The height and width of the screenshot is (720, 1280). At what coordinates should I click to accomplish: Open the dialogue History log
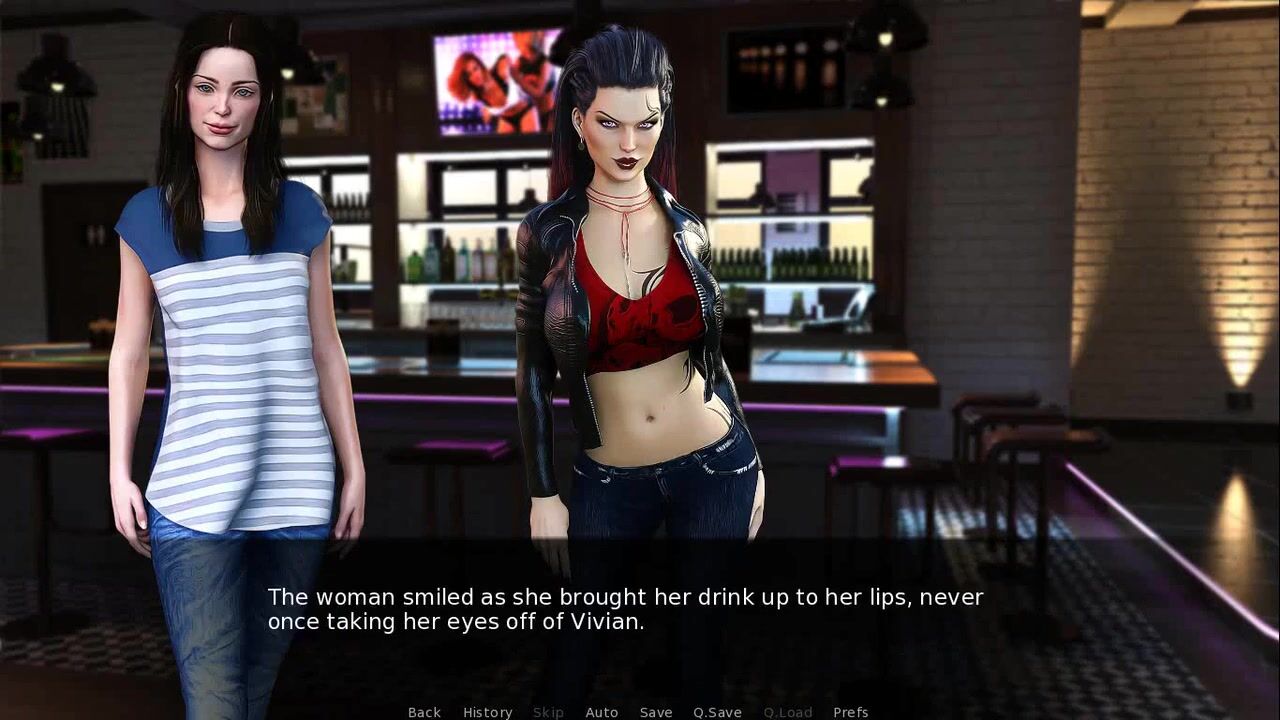tap(487, 712)
